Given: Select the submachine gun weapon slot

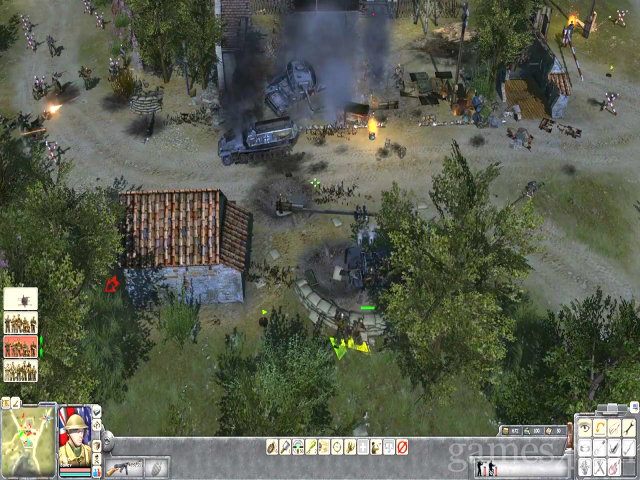Looking at the screenshot, I should tap(123, 467).
